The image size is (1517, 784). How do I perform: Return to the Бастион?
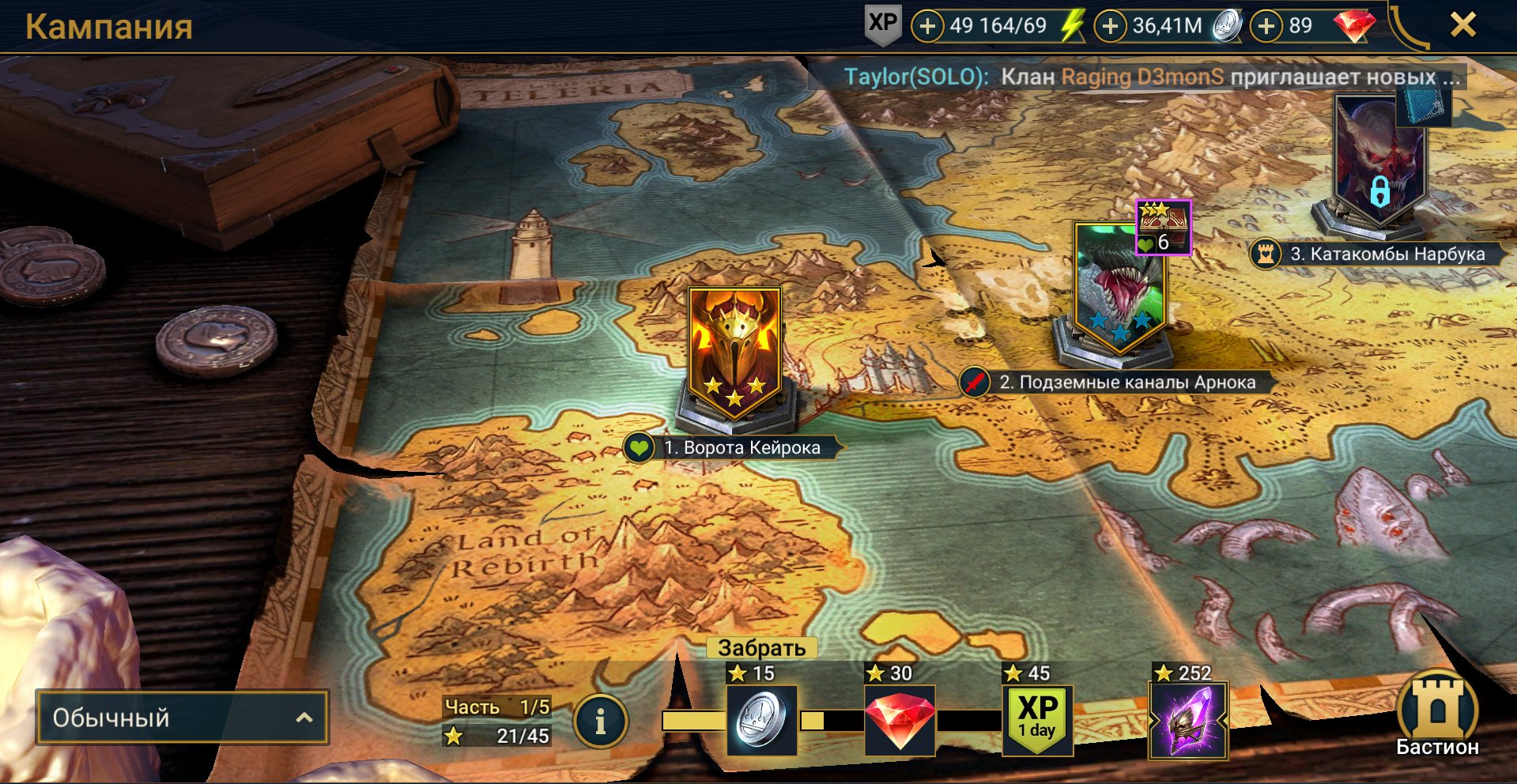click(1436, 716)
